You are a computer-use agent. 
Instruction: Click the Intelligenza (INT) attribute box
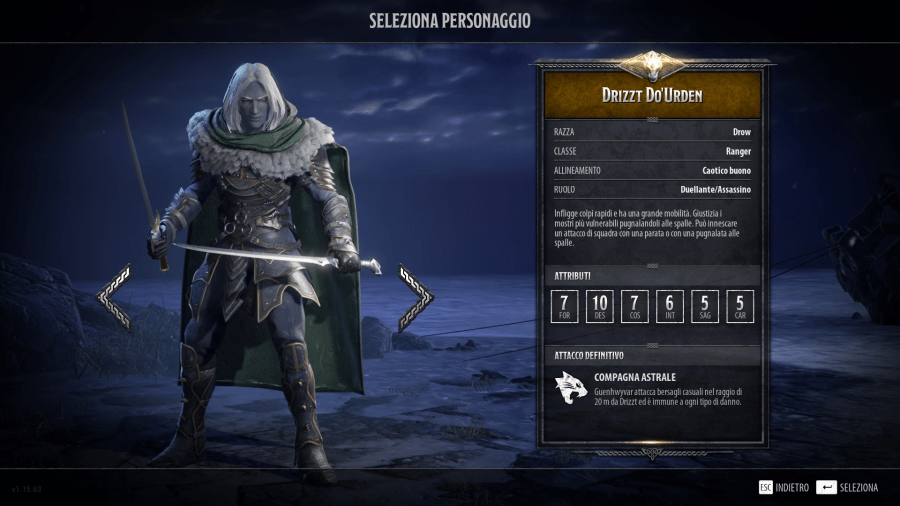point(670,307)
